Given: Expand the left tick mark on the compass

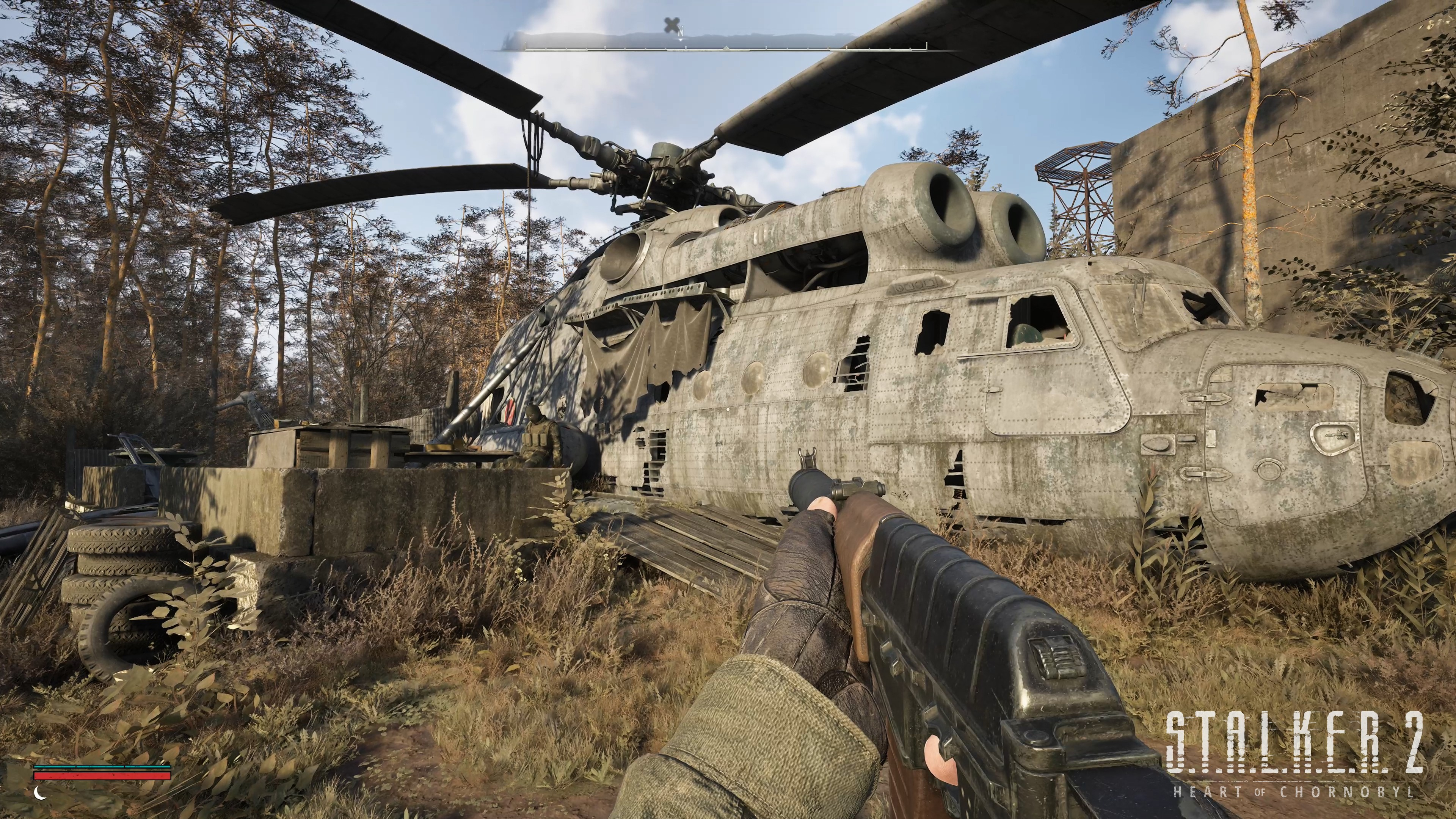Looking at the screenshot, I should (526, 46).
